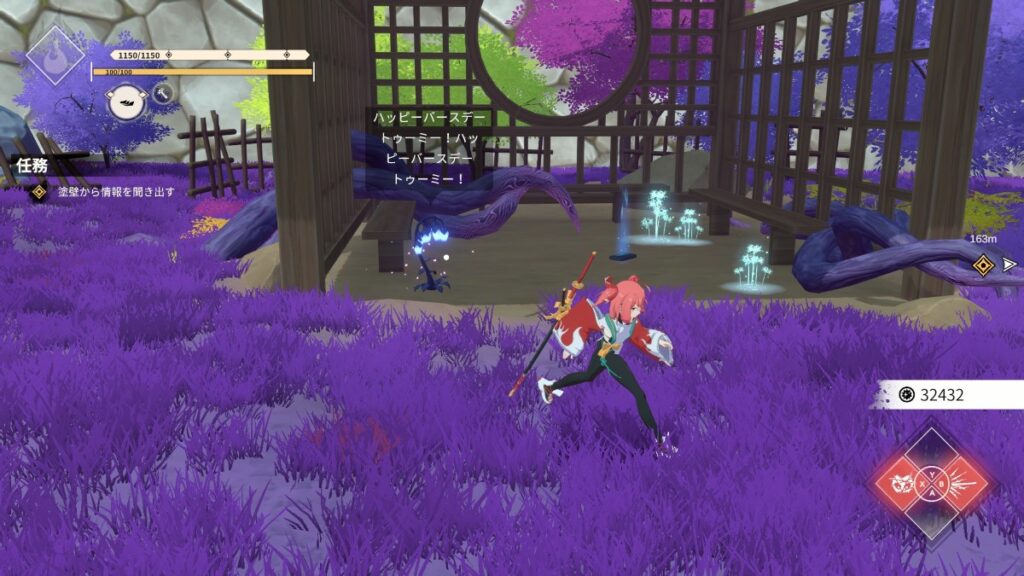Click the small hammer icon
This screenshot has height=576, width=1024.
click(x=163, y=94)
